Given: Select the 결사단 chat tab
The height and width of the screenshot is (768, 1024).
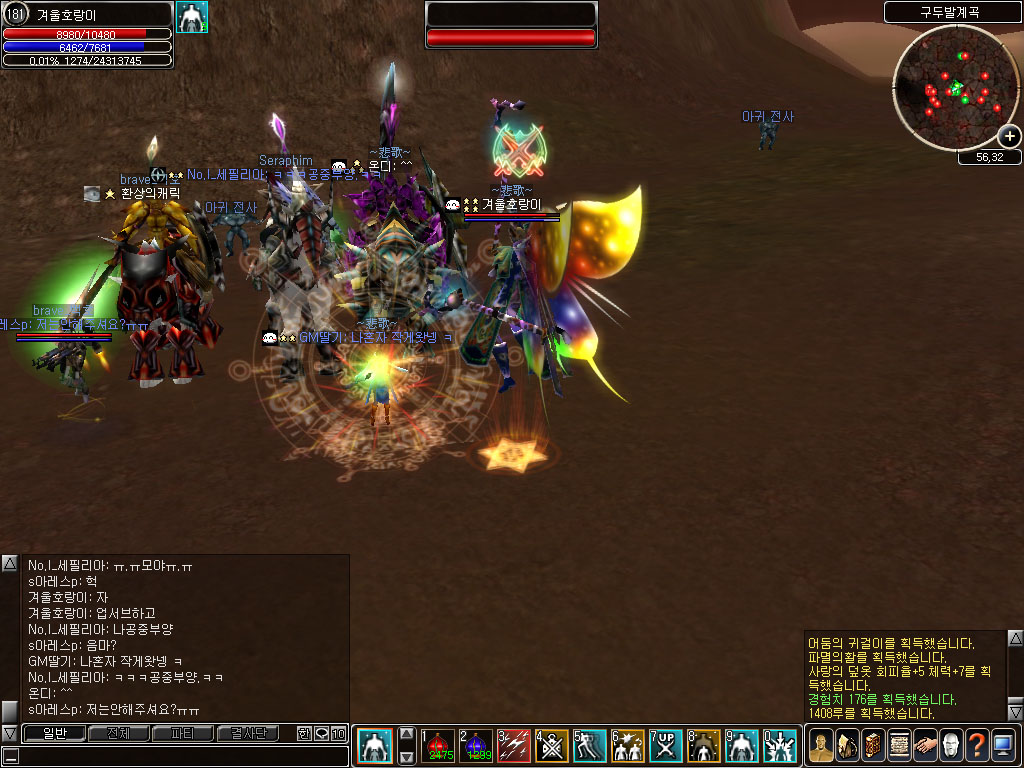Looking at the screenshot, I should [248, 734].
